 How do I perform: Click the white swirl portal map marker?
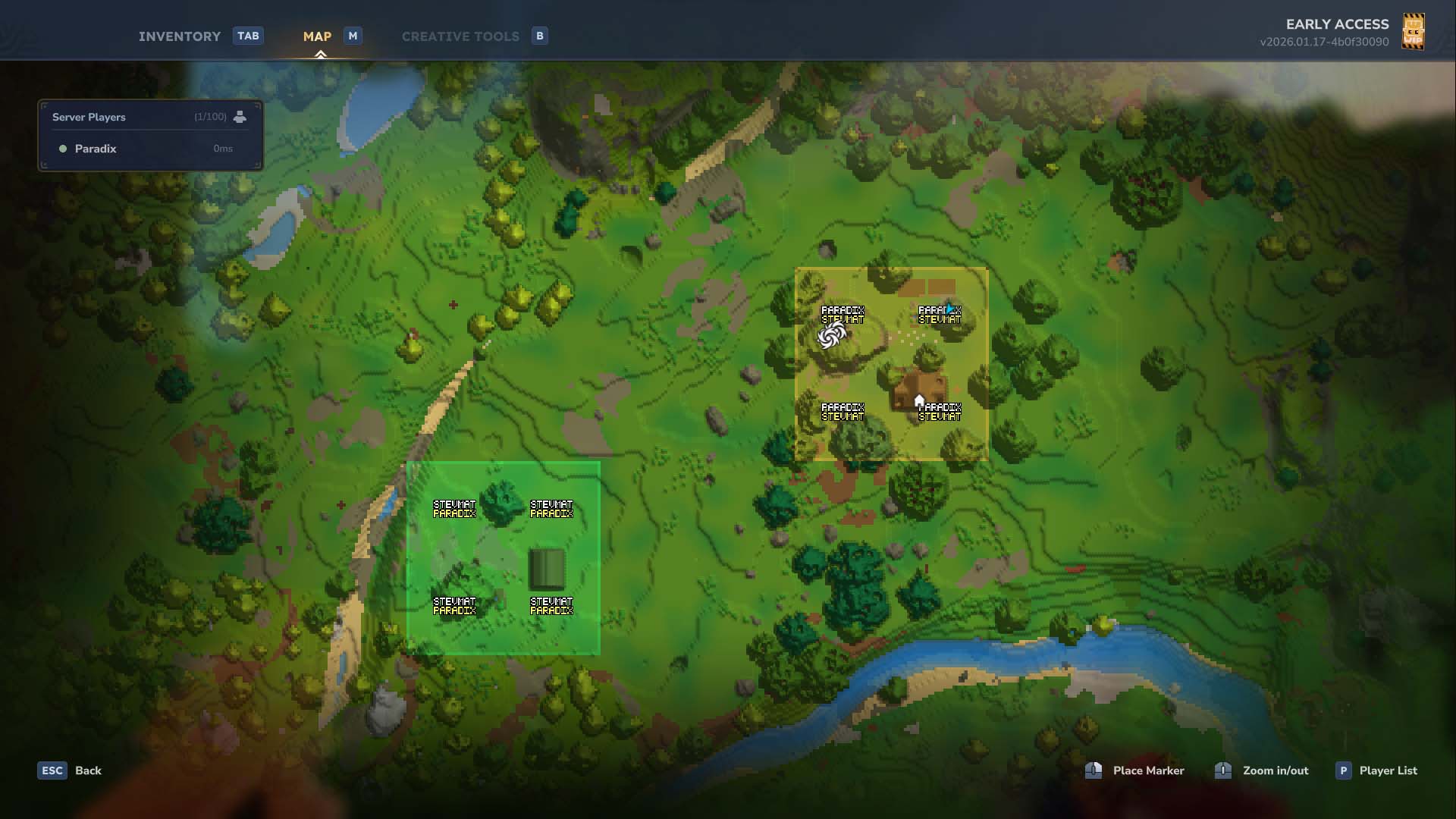[831, 336]
